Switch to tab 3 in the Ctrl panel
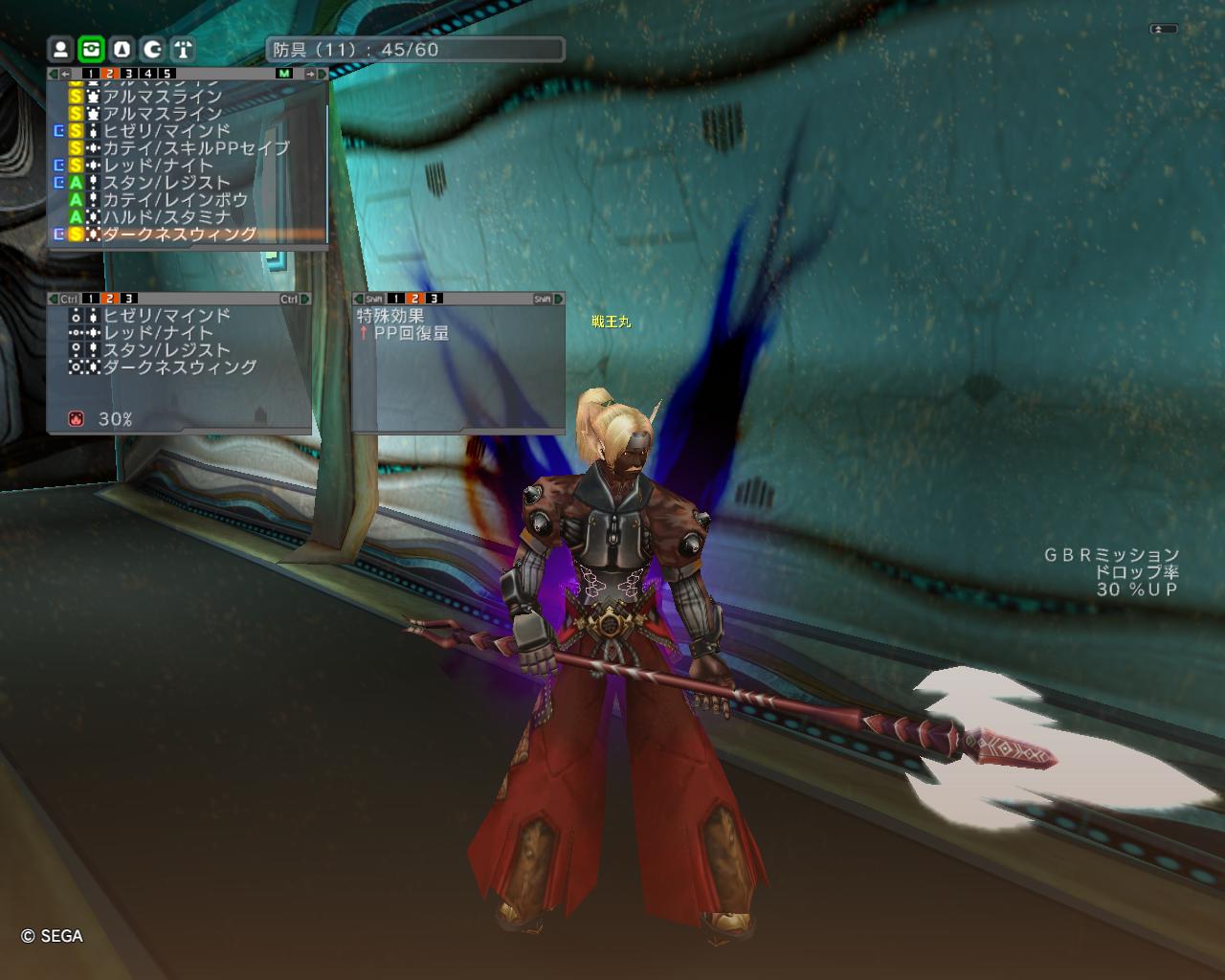The image size is (1225, 980). click(128, 299)
